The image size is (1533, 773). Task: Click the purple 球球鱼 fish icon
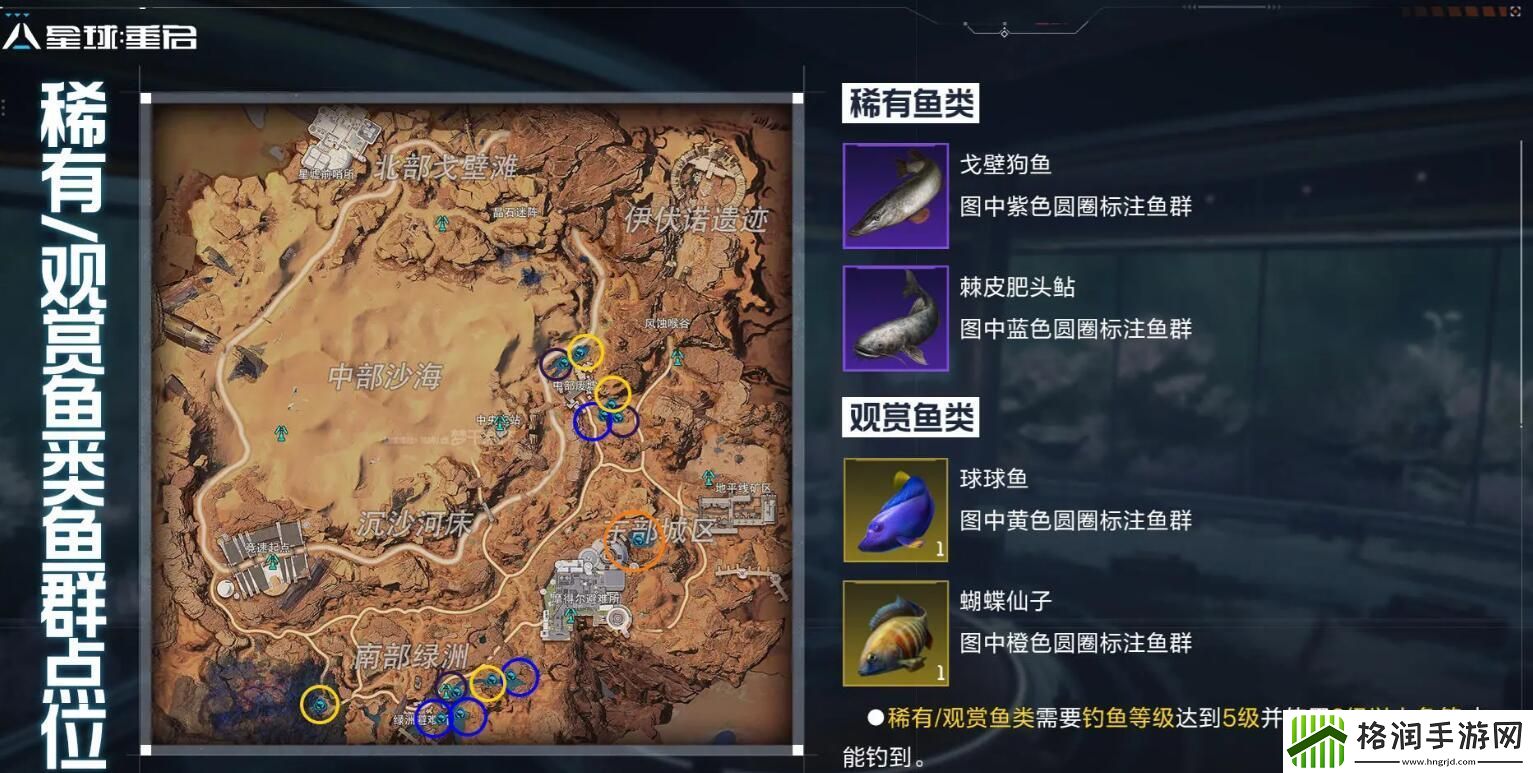click(895, 510)
